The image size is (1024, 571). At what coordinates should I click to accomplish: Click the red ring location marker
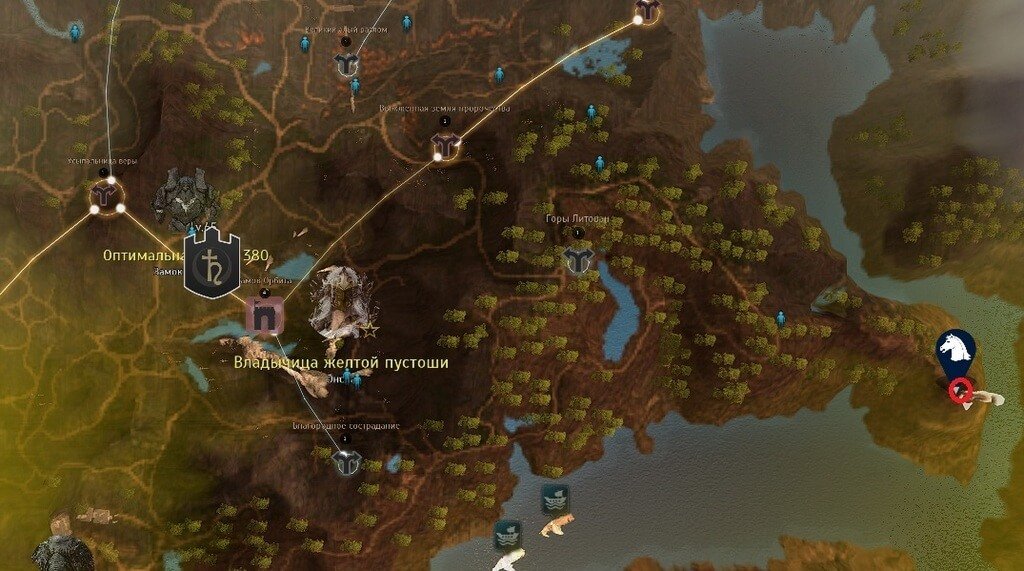[x=961, y=390]
